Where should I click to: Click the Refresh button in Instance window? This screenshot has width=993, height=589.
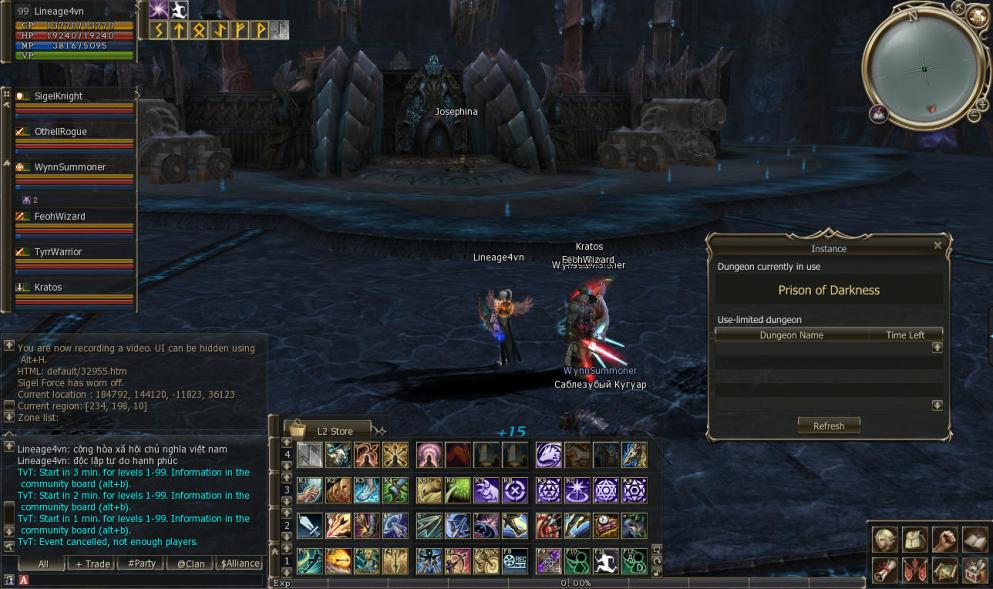click(828, 425)
